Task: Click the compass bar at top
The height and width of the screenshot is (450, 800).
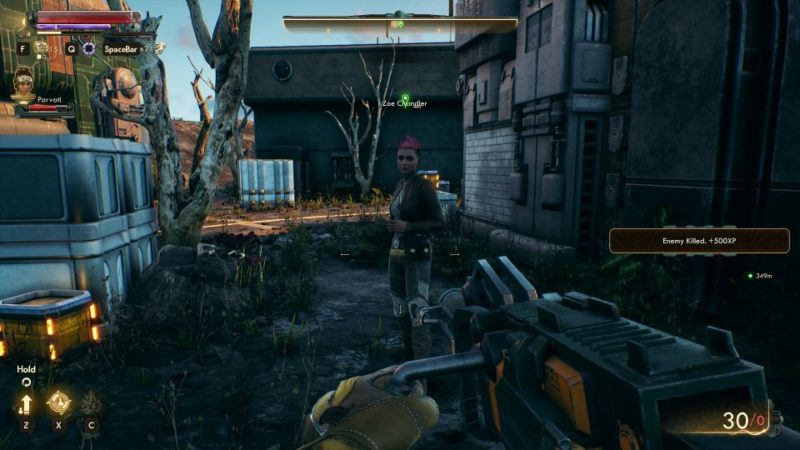Action: coord(400,23)
